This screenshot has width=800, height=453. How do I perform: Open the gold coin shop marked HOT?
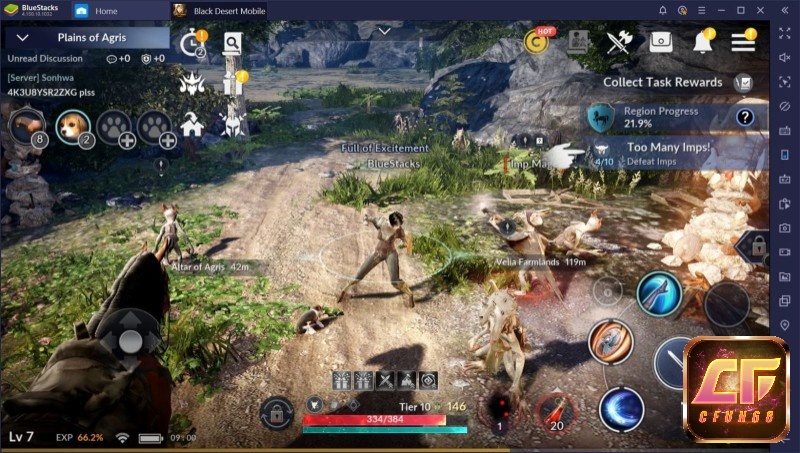(539, 42)
